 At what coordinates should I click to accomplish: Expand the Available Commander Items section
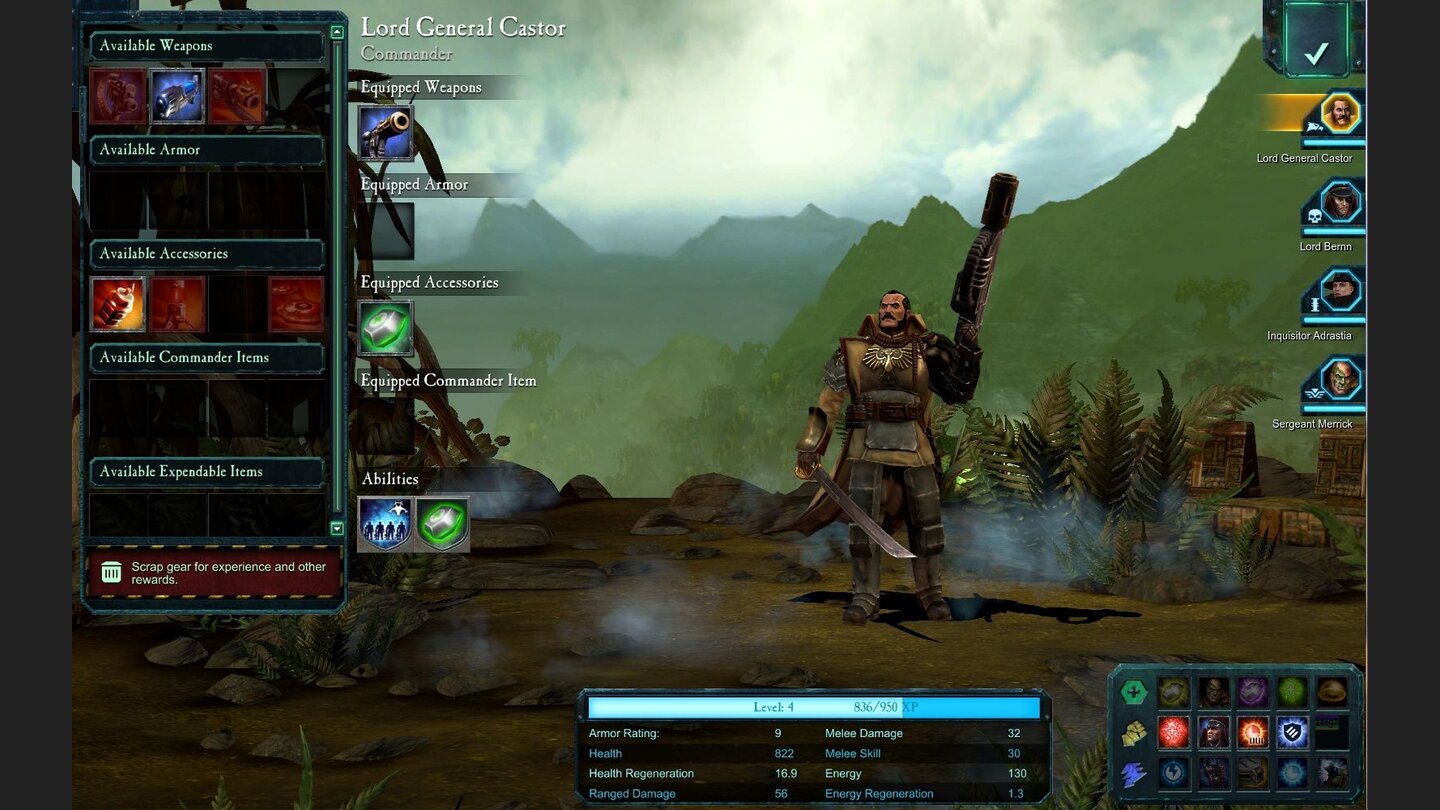(x=207, y=357)
